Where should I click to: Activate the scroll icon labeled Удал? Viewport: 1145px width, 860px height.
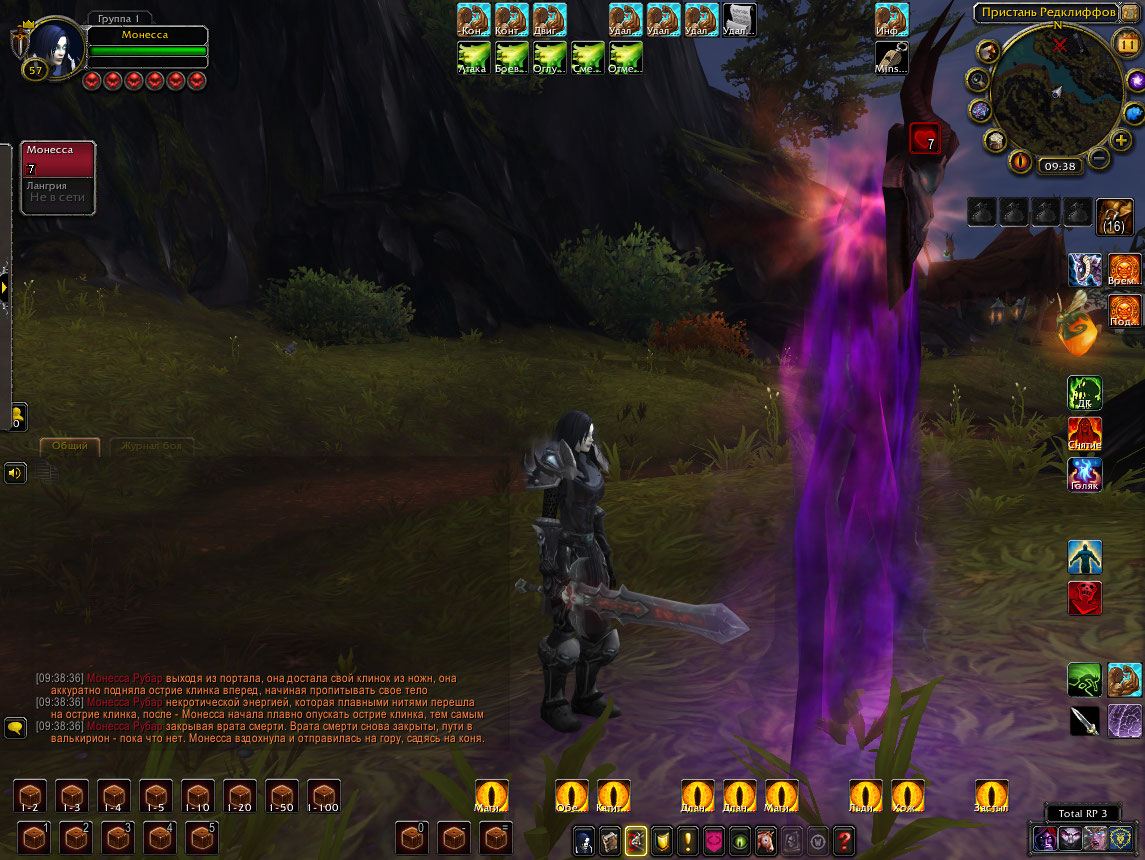click(739, 19)
